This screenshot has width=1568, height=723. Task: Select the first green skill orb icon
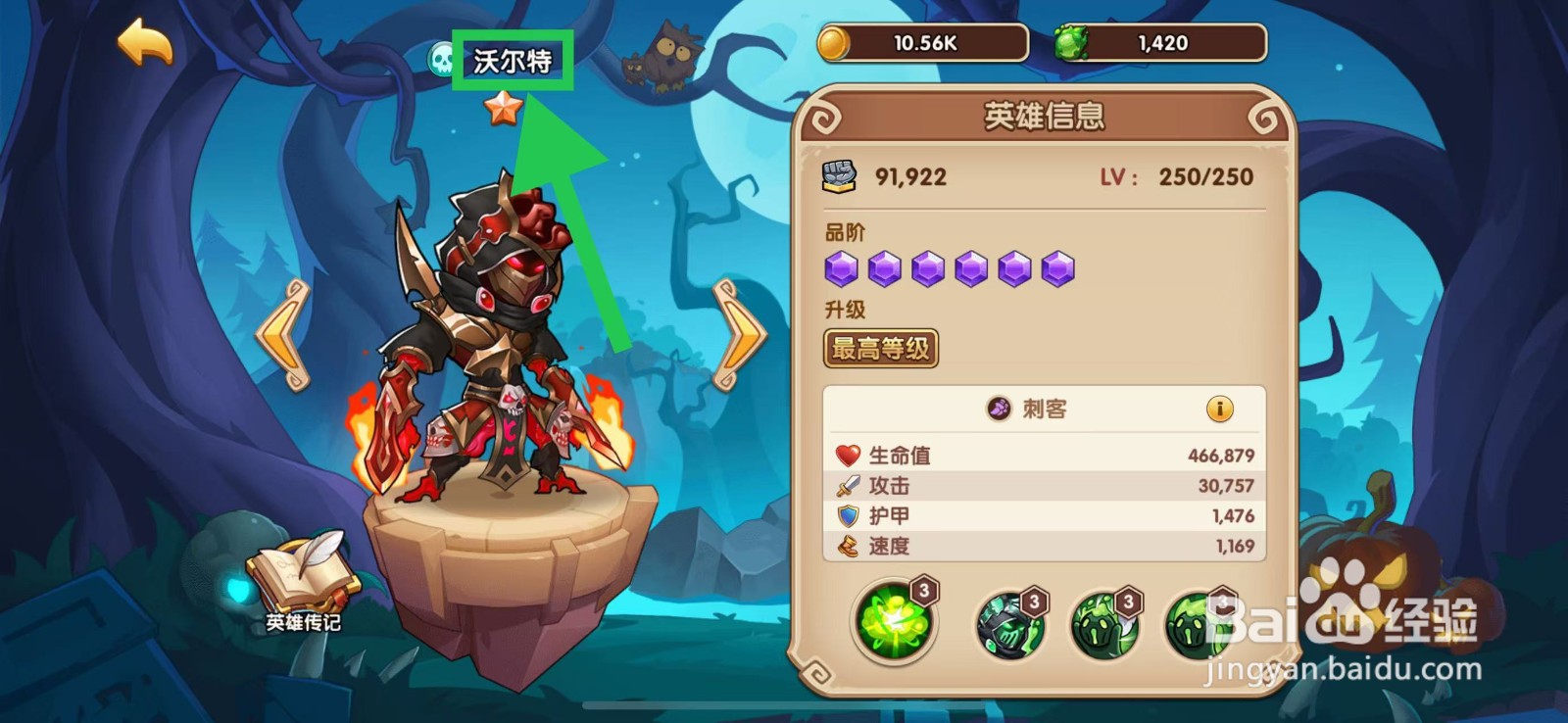(x=894, y=620)
